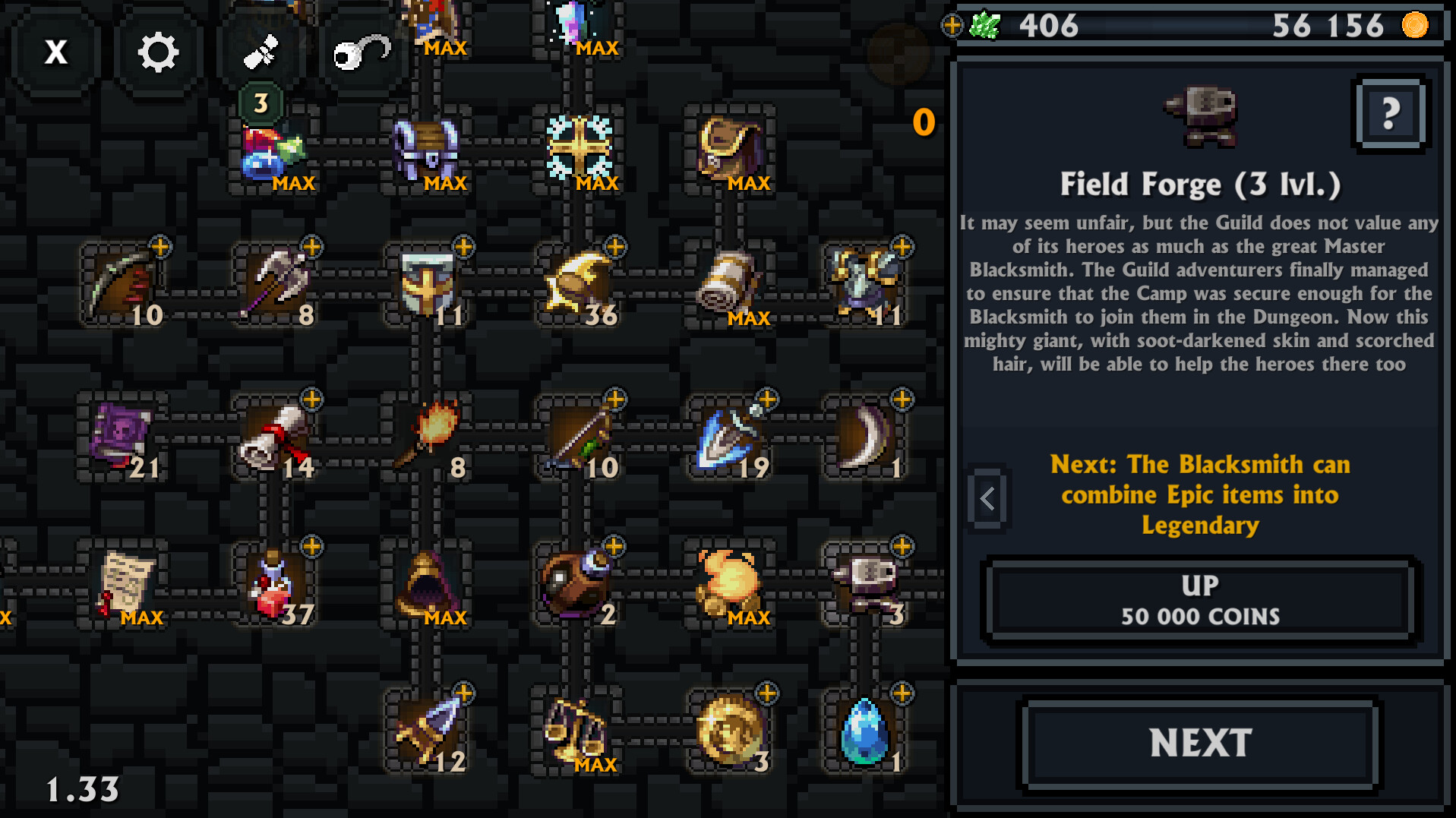Select the flaming torch skill node
The image size is (1456, 818).
[x=429, y=433]
